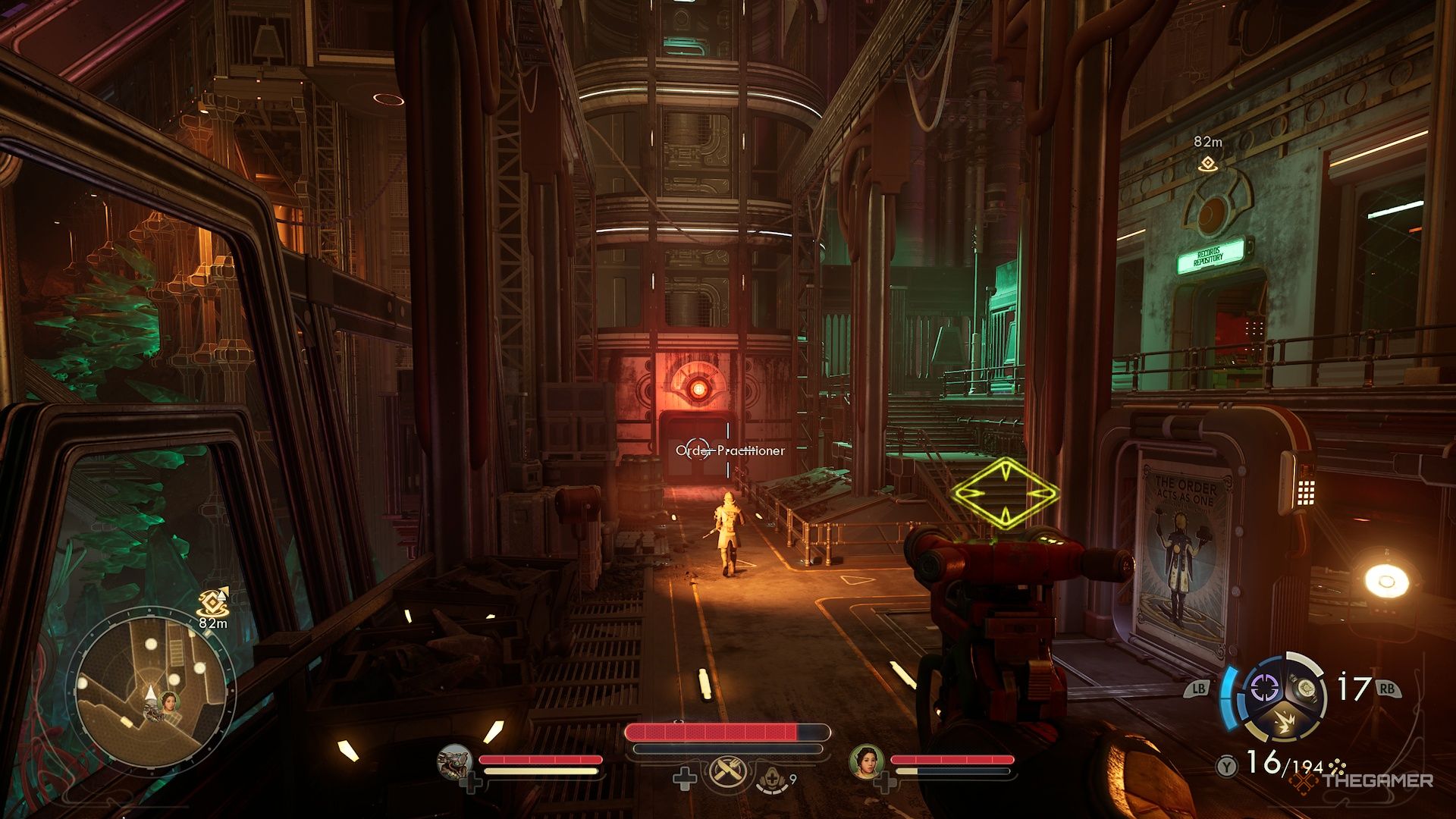Select the woman companion portrait on the minimap

(168, 701)
